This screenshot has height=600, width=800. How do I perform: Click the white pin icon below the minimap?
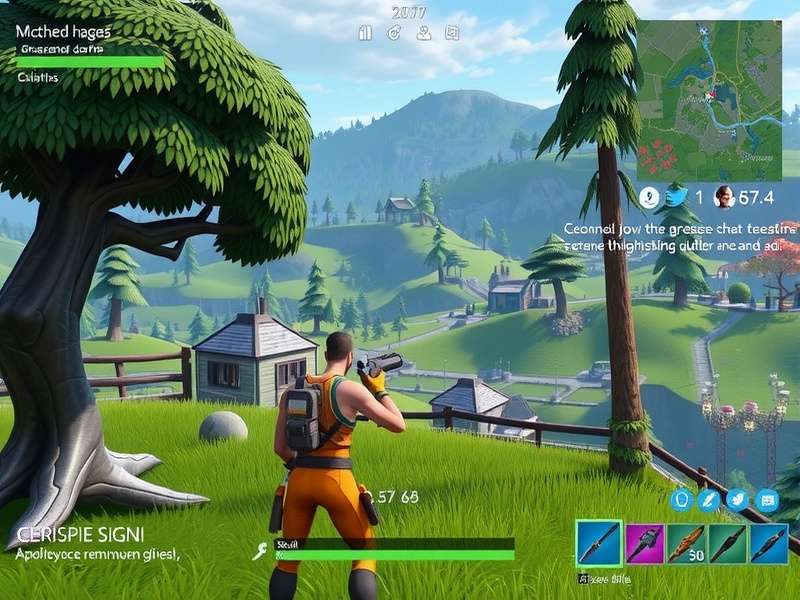pyautogui.click(x=649, y=197)
